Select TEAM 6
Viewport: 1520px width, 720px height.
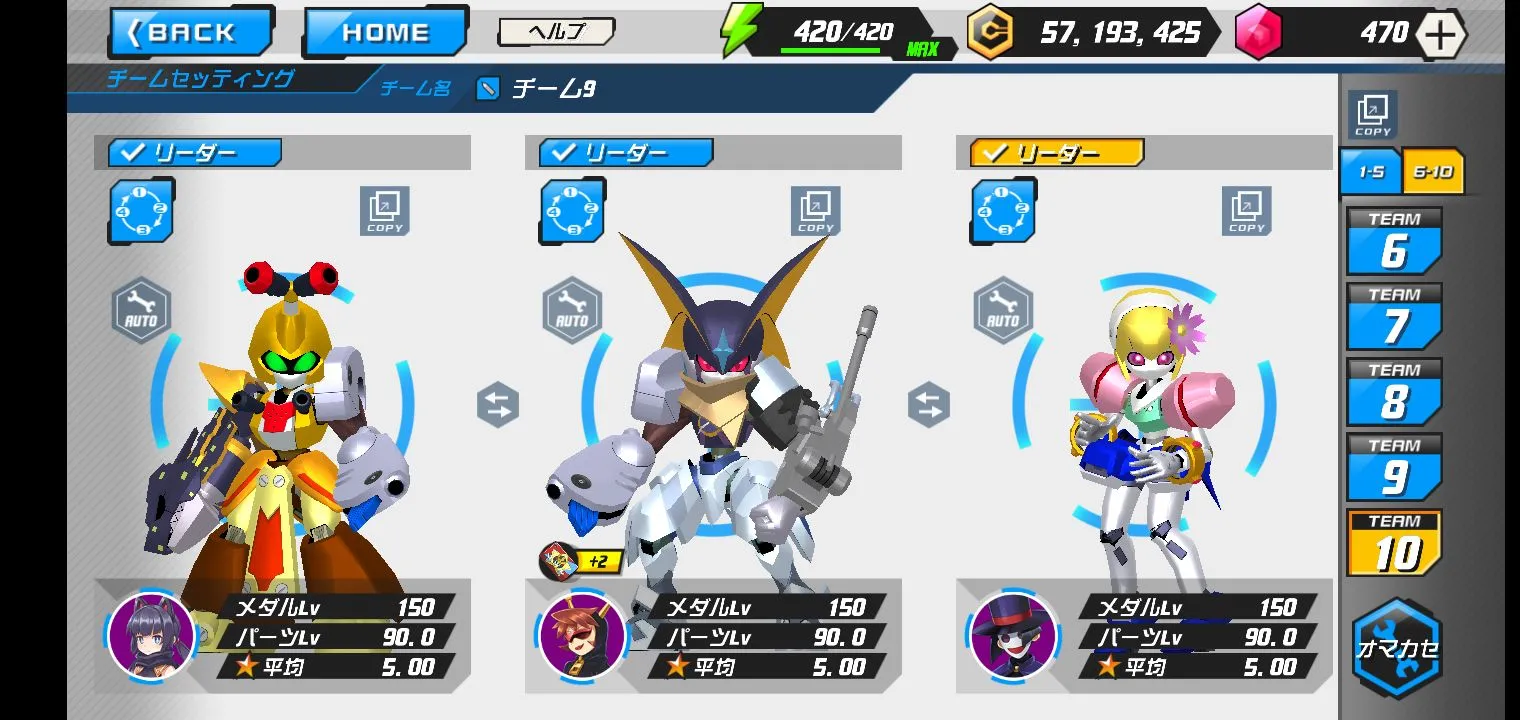pos(1394,242)
